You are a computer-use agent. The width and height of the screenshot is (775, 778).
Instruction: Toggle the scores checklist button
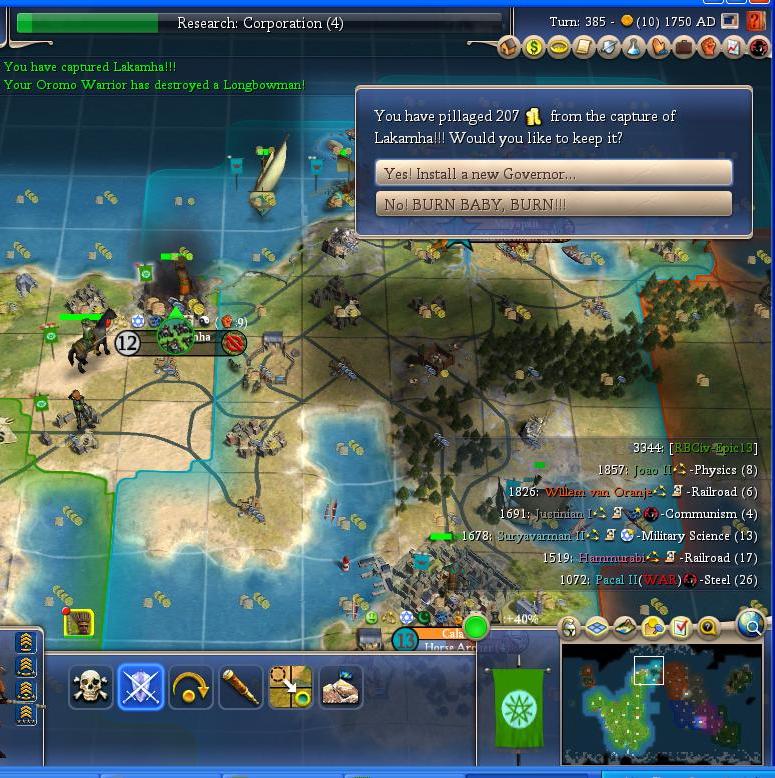coord(681,628)
